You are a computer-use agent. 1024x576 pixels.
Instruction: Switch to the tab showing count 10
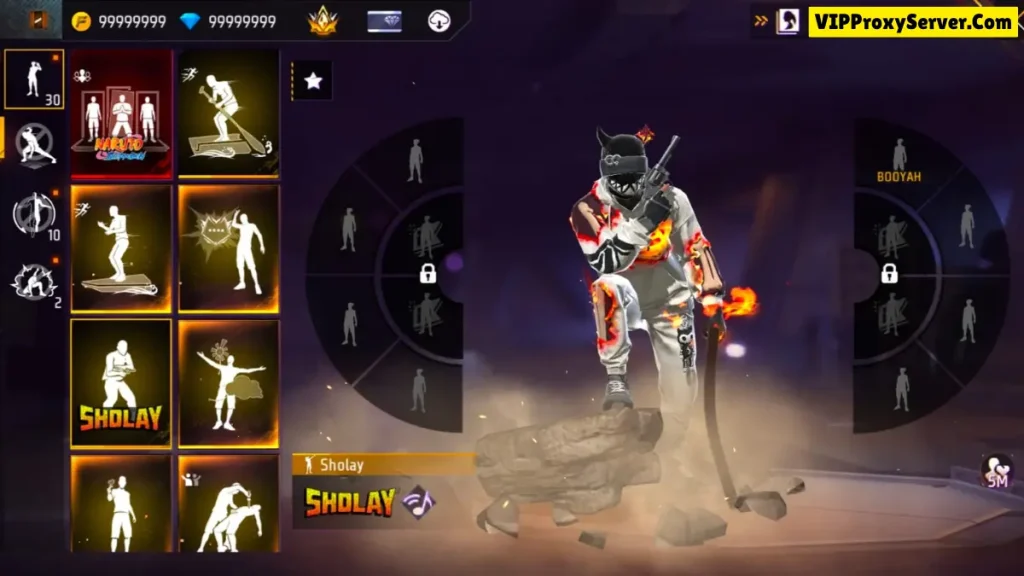click(x=34, y=214)
